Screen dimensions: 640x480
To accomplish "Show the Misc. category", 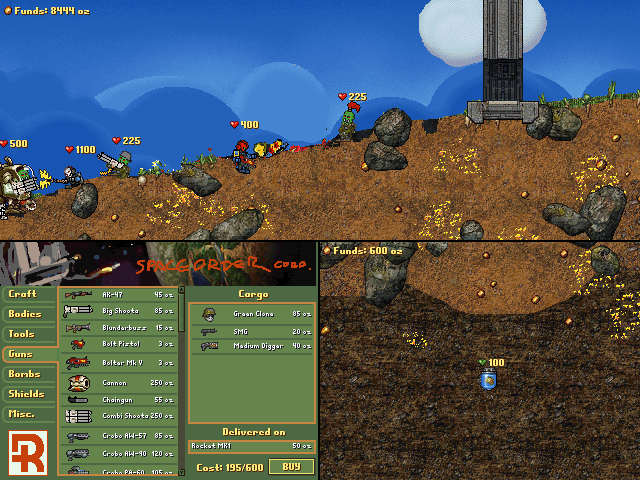I will coord(24,414).
